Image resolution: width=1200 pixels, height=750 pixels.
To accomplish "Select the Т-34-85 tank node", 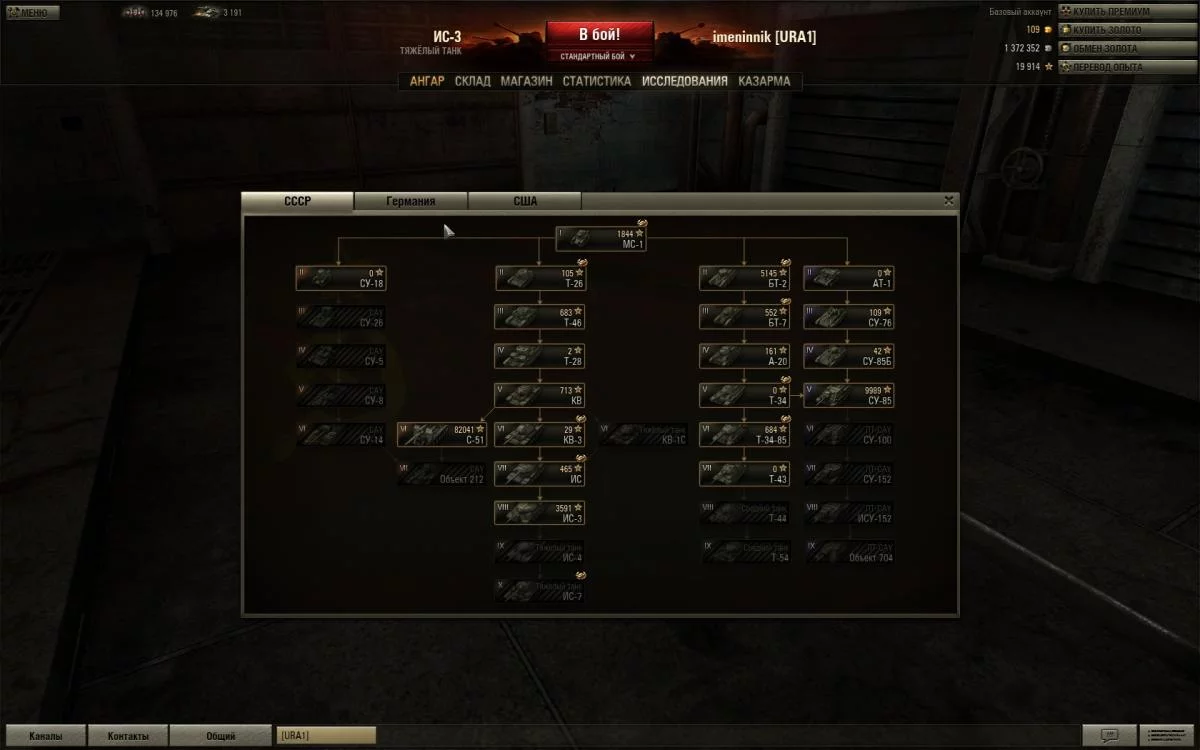I will coord(744,434).
